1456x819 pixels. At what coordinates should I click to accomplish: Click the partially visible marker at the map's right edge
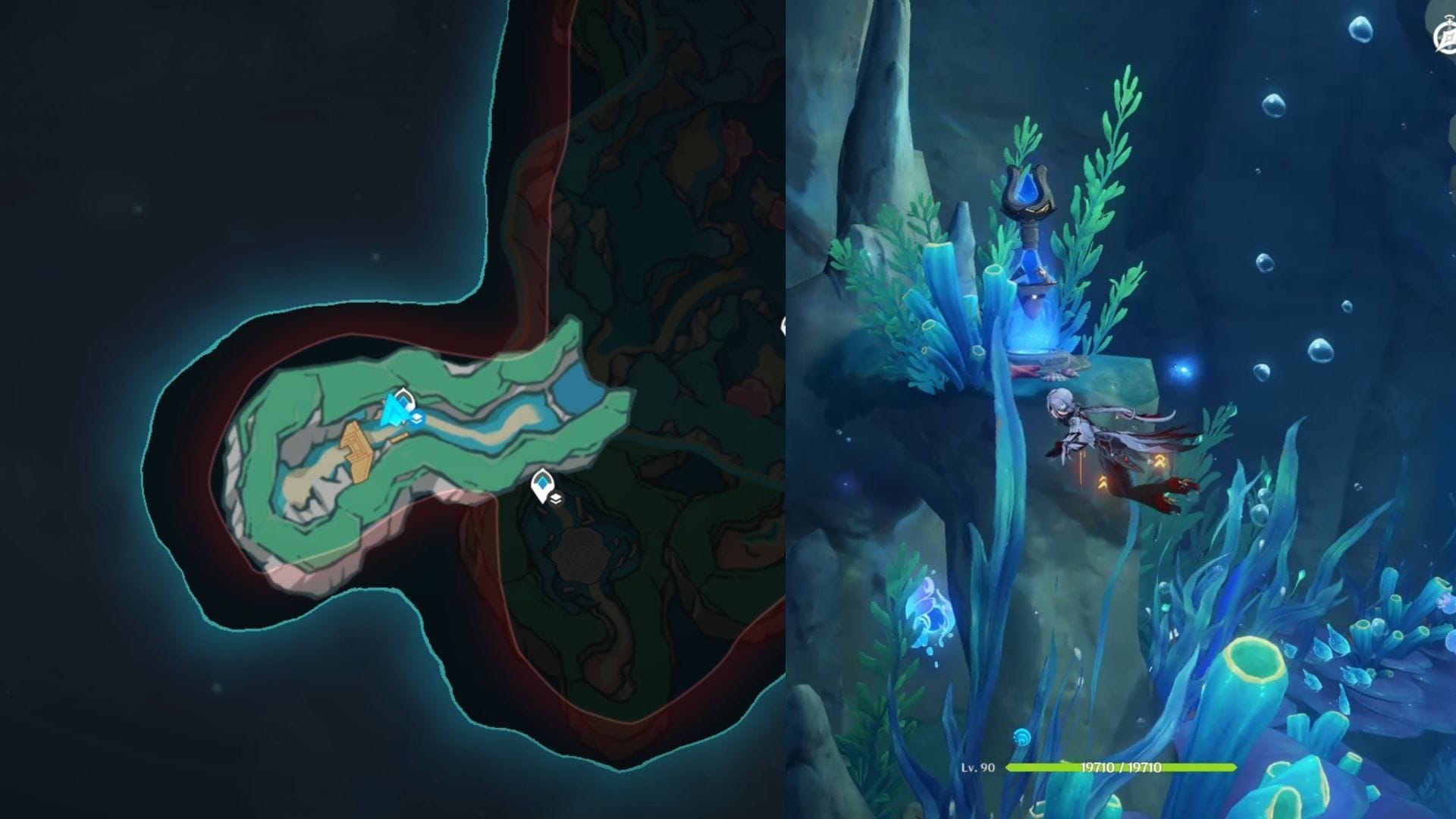(784, 326)
